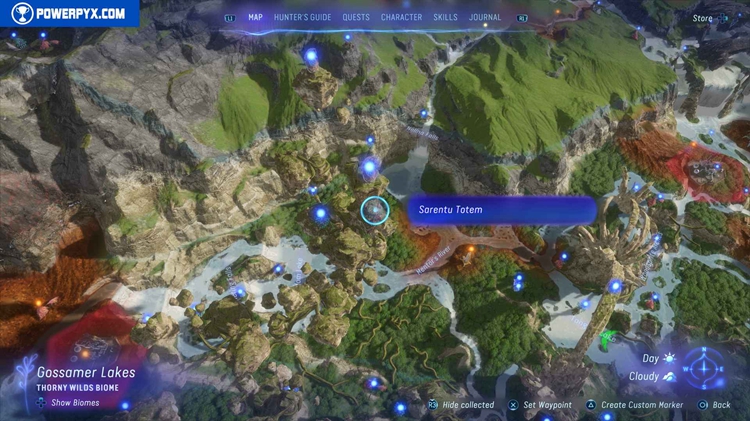Switch to the Hunter's Guide tab
Viewport: 750px width, 421px height.
pos(303,17)
